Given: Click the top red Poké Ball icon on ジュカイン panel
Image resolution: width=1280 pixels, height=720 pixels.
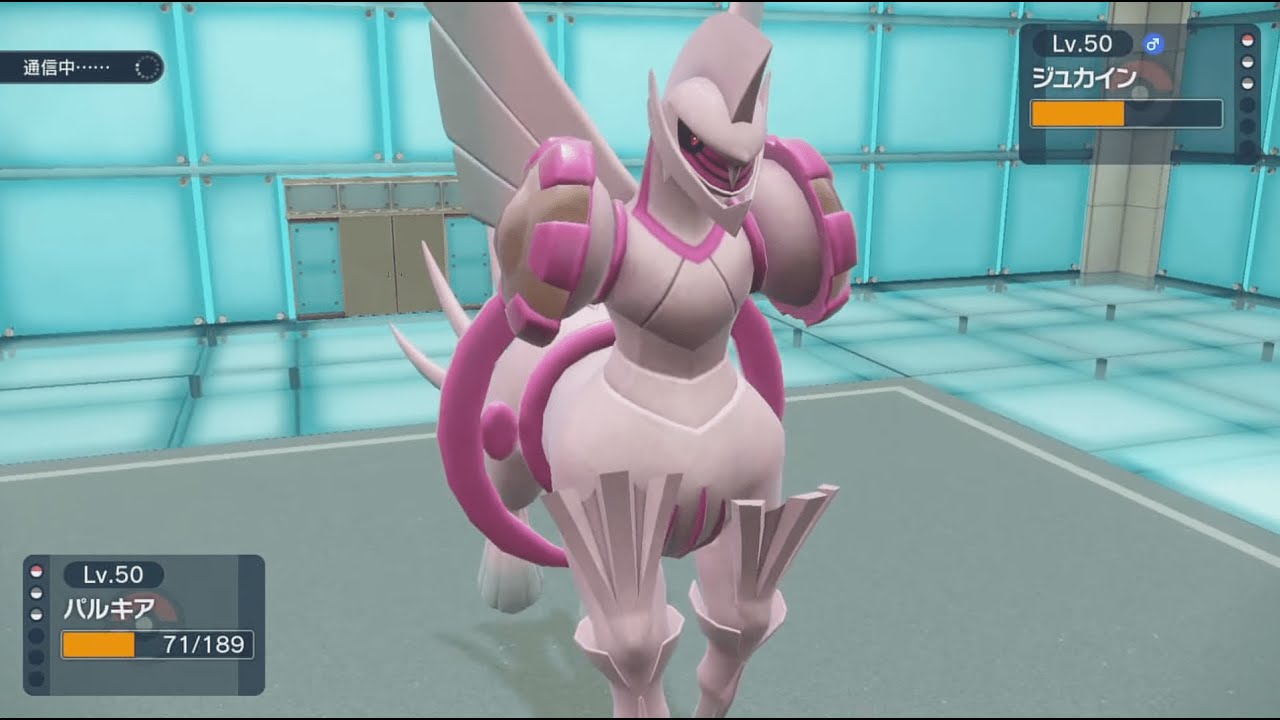Looking at the screenshot, I should [1248, 41].
